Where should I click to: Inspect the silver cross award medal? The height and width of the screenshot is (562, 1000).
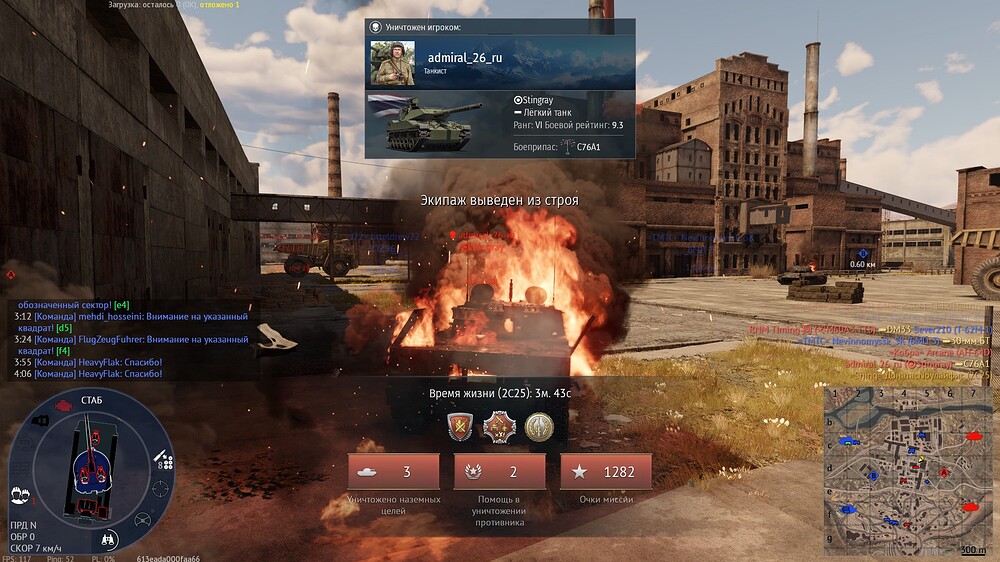point(499,427)
